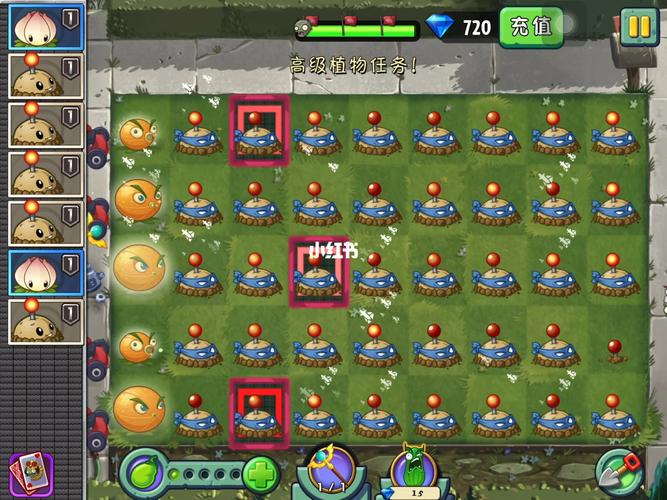Click the green plant food leaf icon
Image resolution: width=667 pixels, height=500 pixels.
coord(144,473)
